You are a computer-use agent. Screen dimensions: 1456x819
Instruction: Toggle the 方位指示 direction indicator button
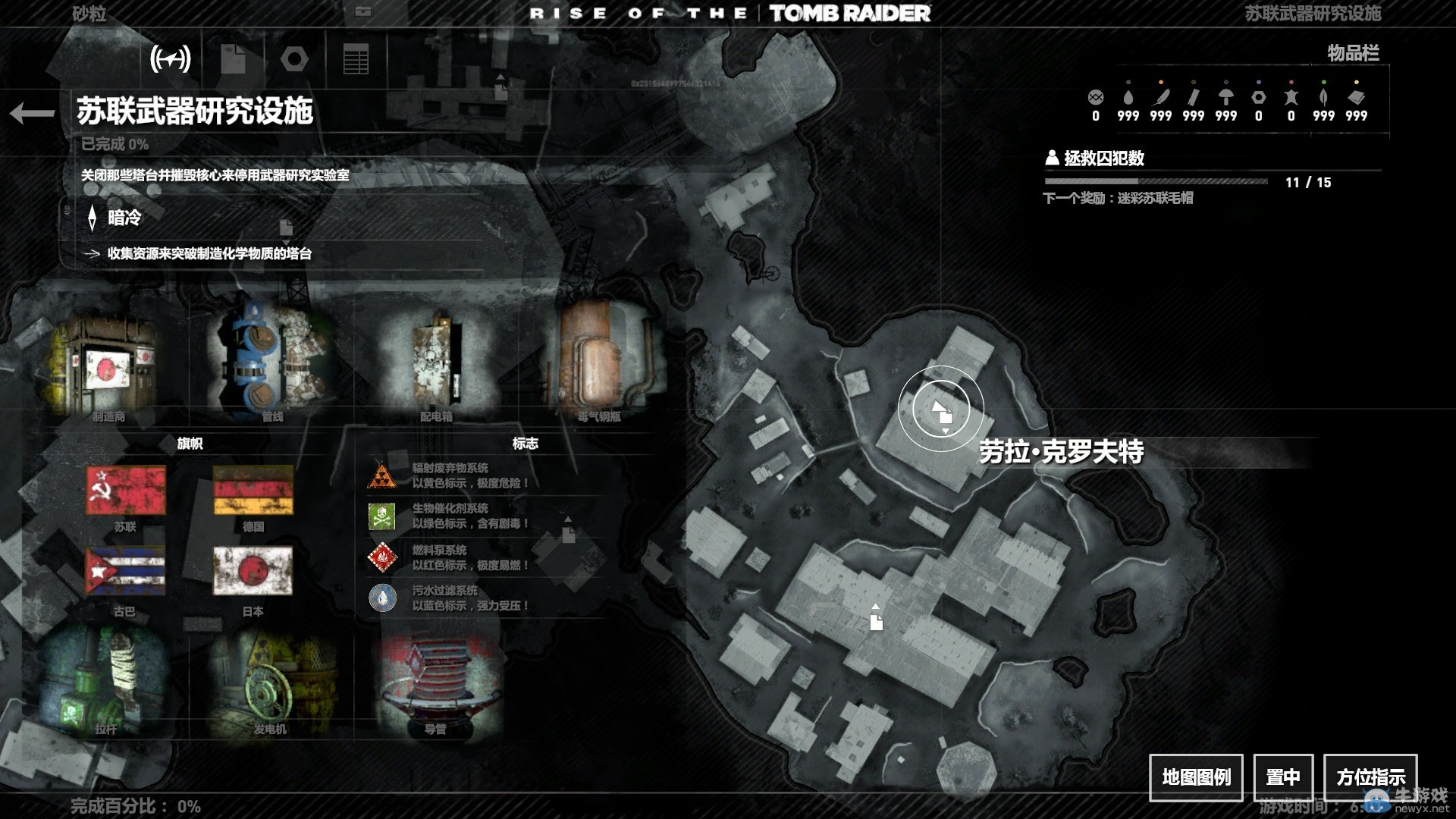[1370, 777]
